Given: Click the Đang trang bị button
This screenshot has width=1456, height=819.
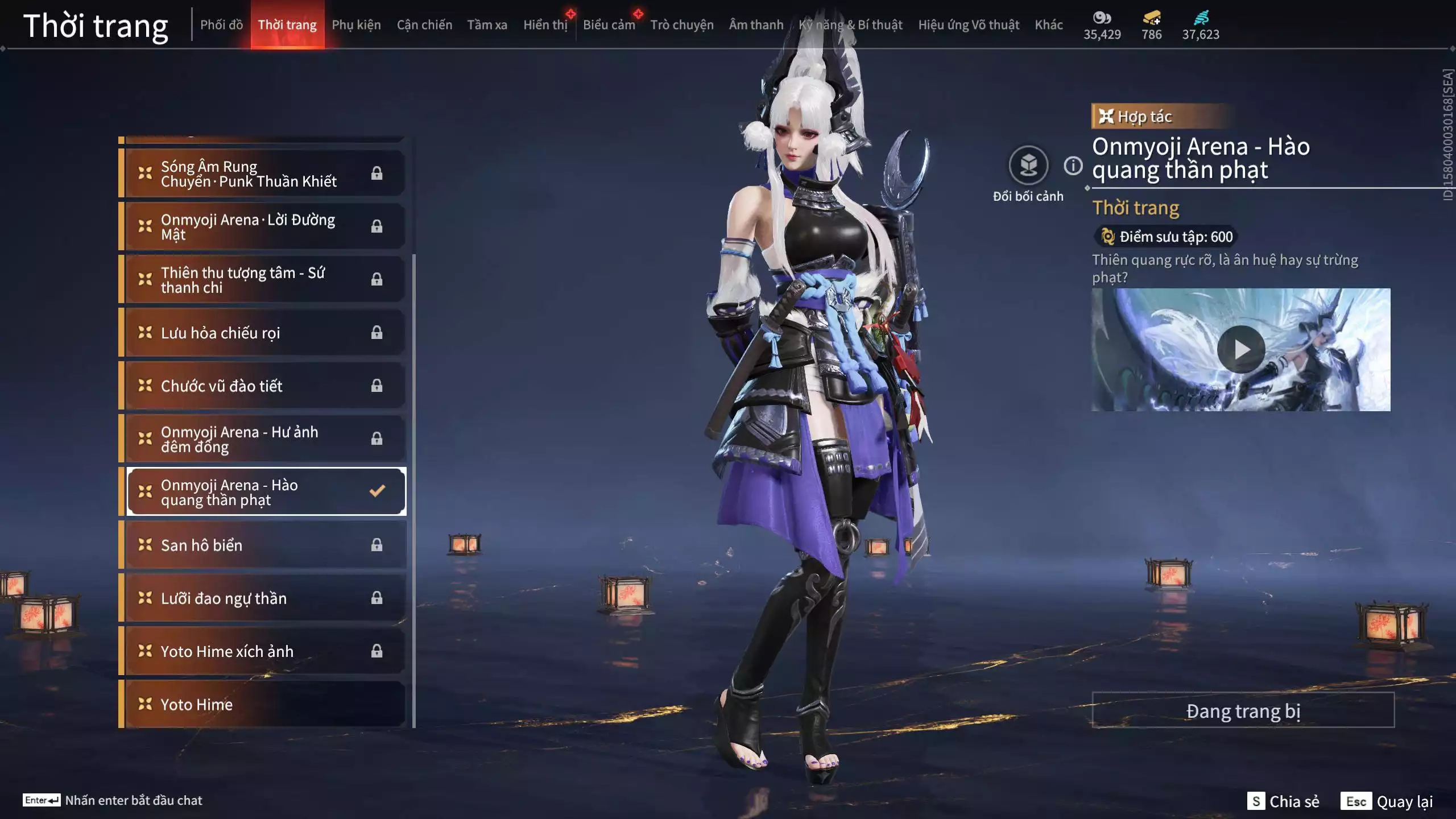Looking at the screenshot, I should (1243, 710).
